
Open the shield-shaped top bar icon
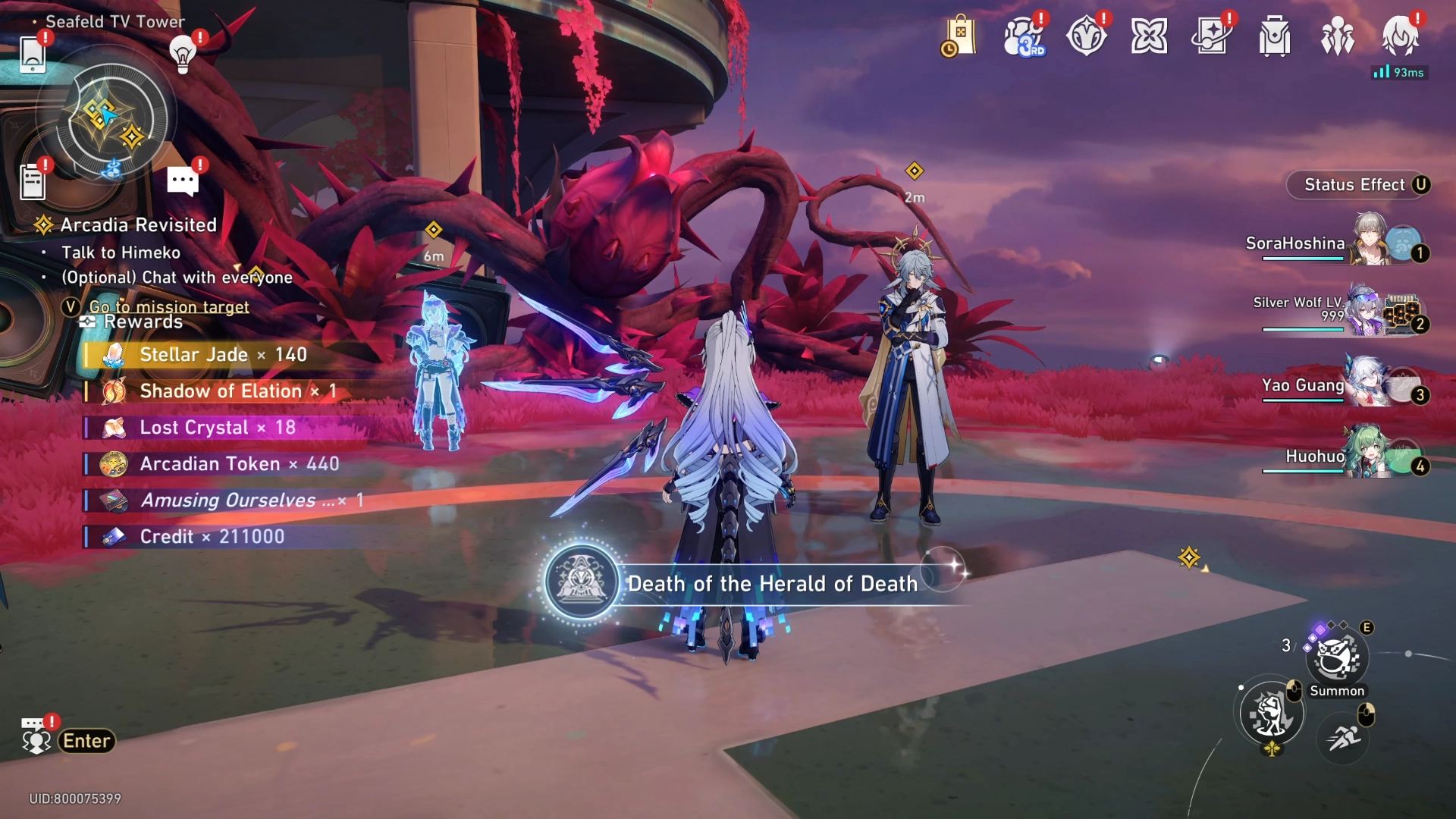coord(1086,36)
